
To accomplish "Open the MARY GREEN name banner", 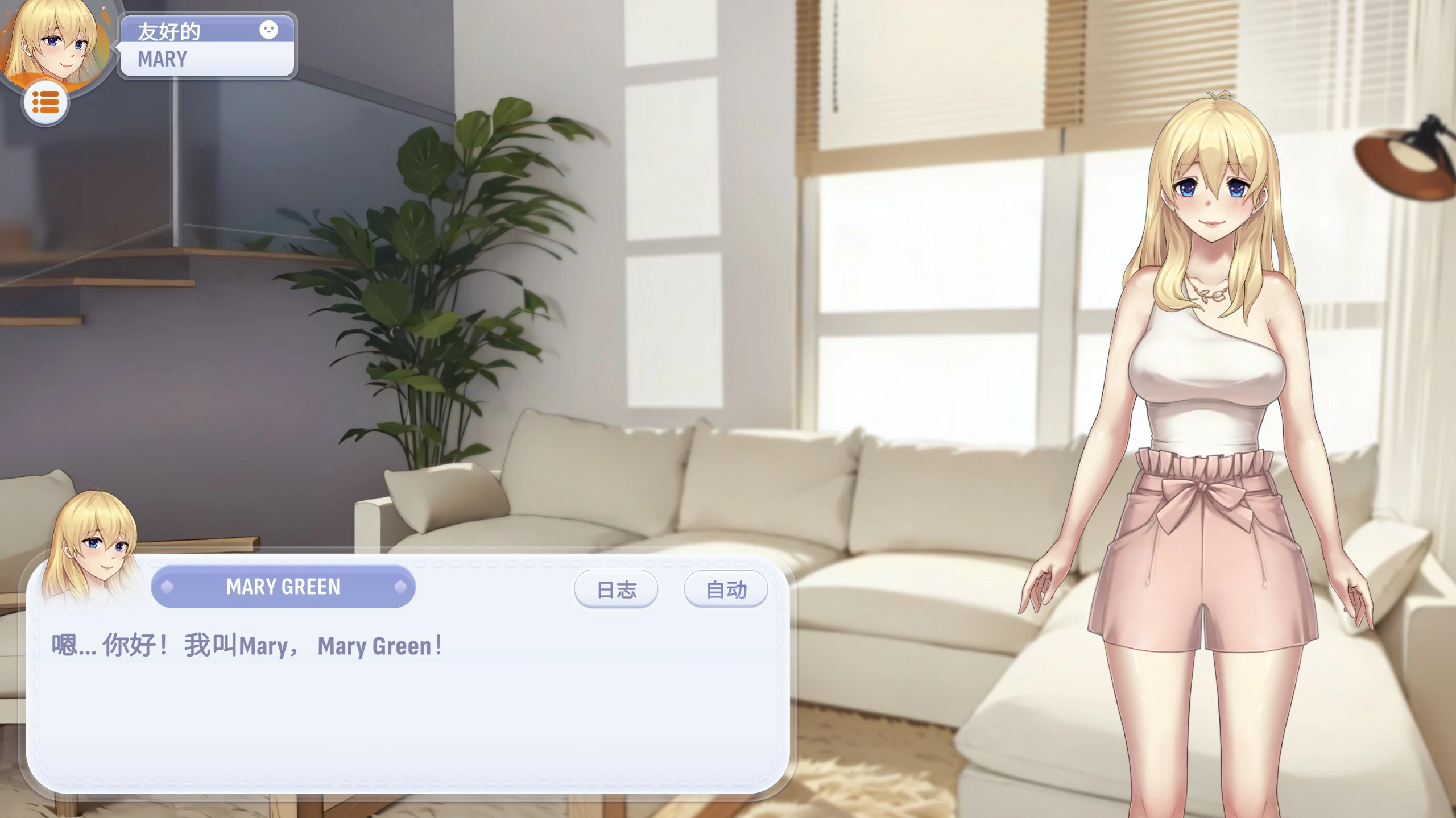I will point(283,586).
